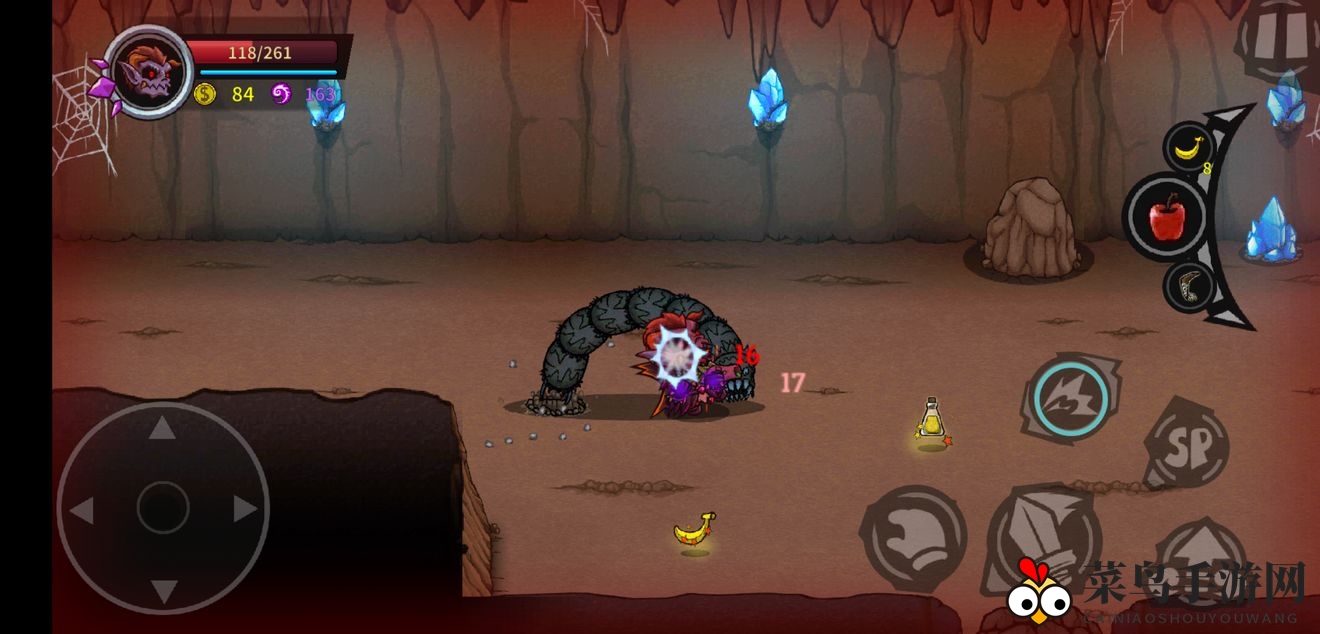Viewport: 1320px width, 634px height.
Task: Tap the demon character portrait
Action: tap(149, 72)
